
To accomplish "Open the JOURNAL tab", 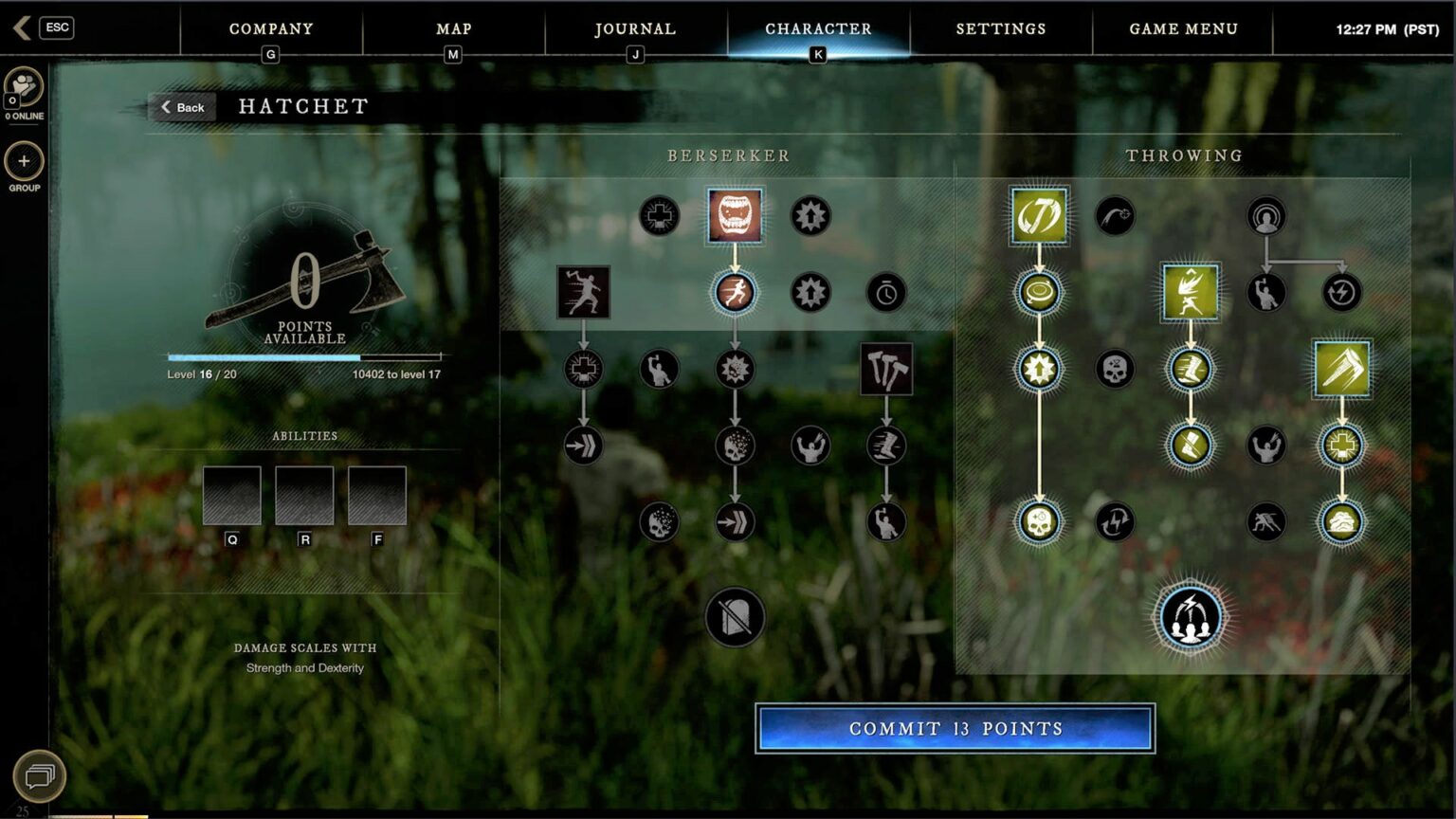I will (x=633, y=28).
